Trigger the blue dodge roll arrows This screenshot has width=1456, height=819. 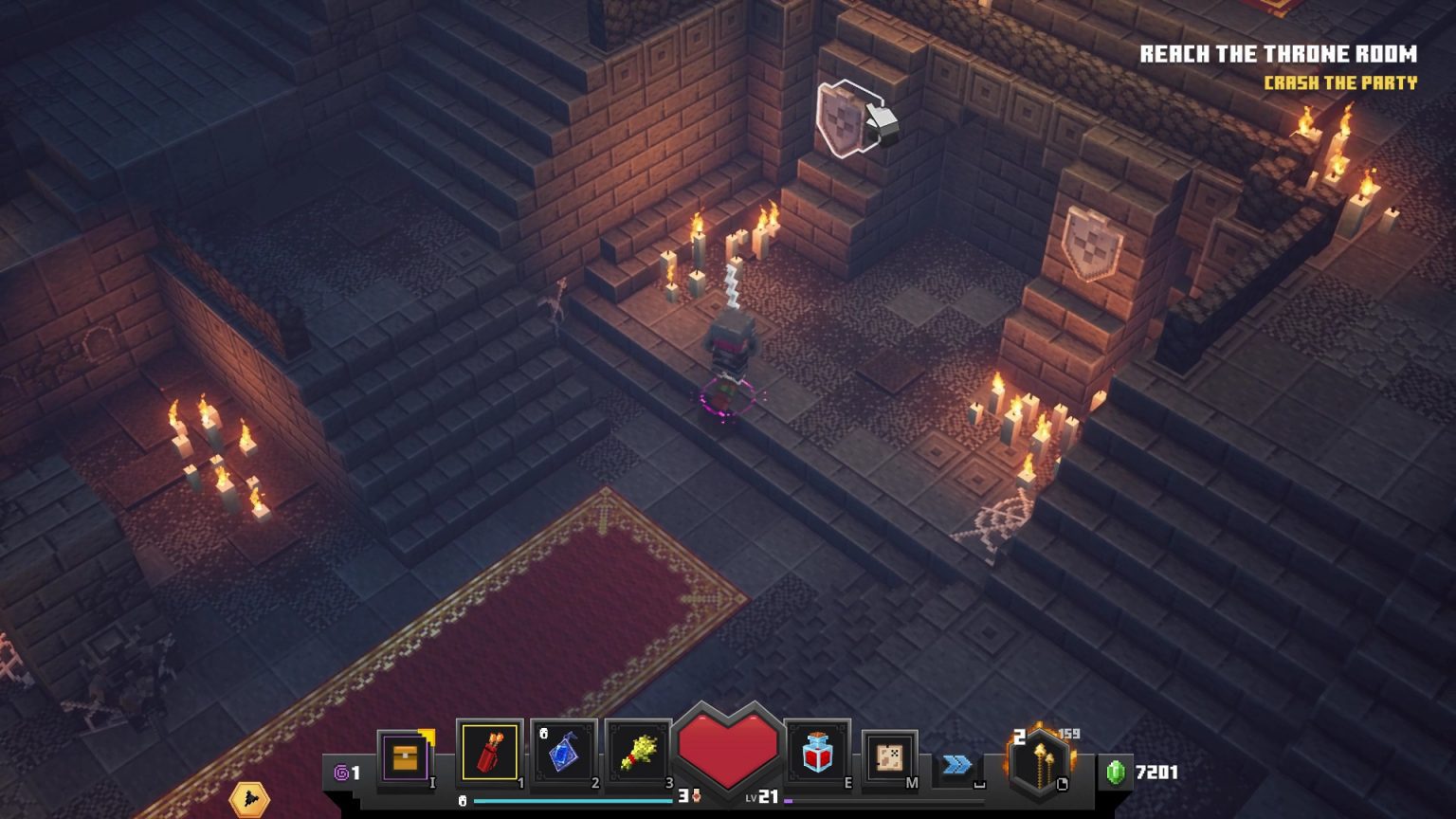(956, 764)
